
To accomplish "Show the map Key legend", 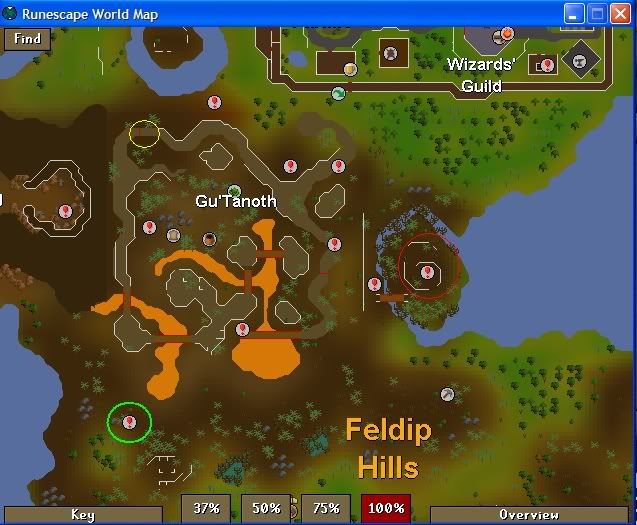I will [x=82, y=515].
